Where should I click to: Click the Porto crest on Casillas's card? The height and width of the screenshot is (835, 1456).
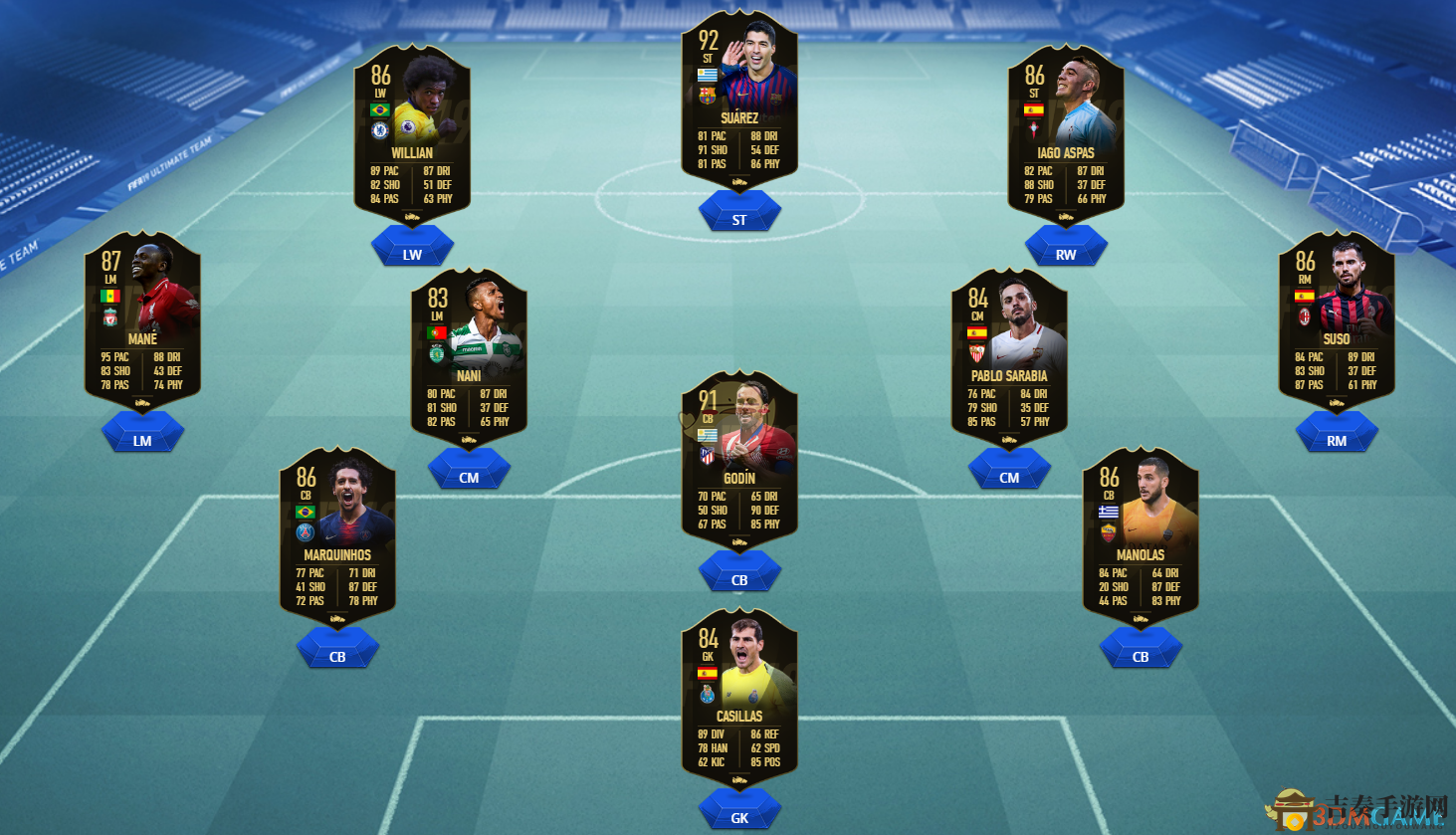(709, 694)
